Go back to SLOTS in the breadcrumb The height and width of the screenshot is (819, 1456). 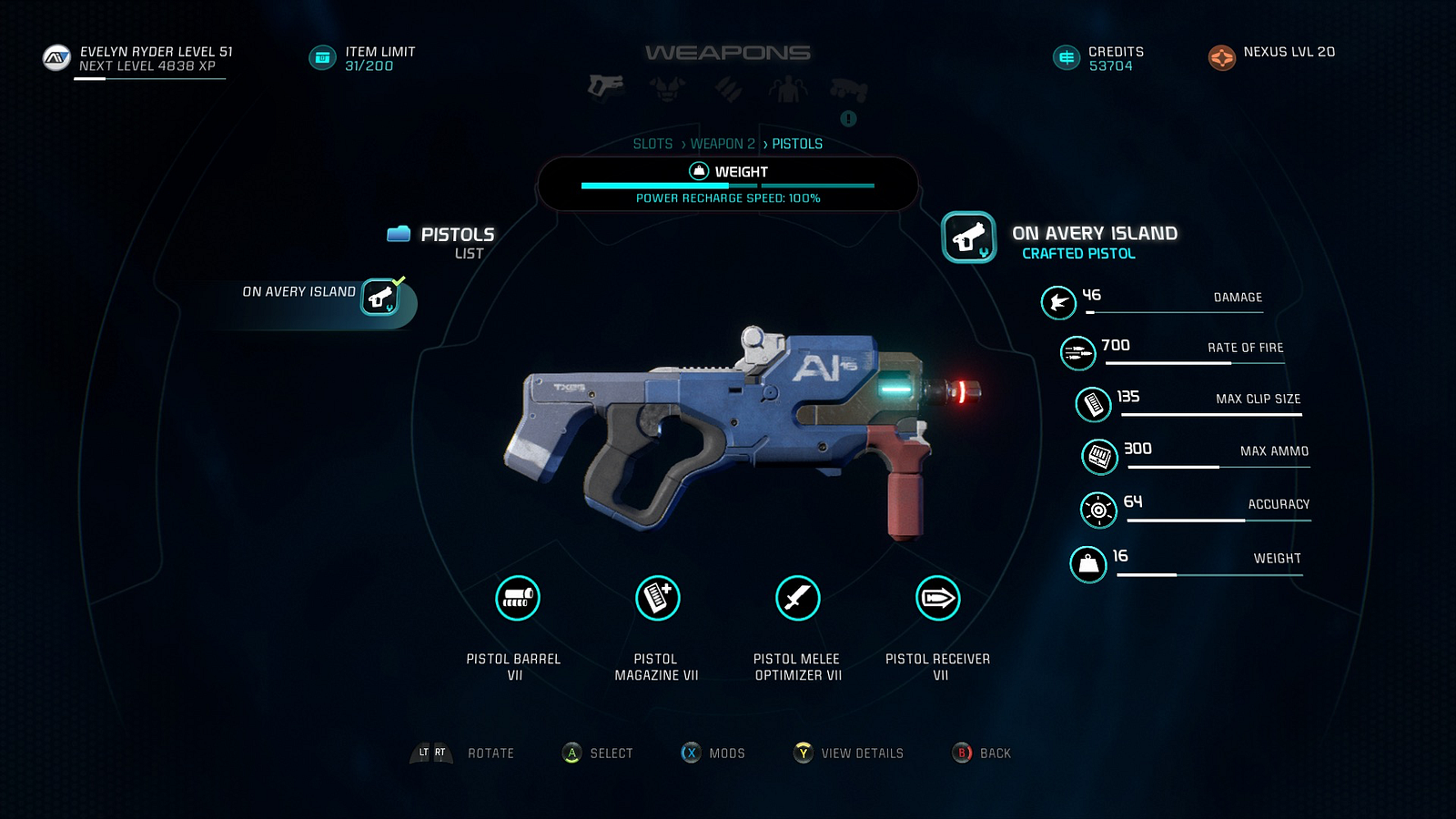click(x=652, y=144)
